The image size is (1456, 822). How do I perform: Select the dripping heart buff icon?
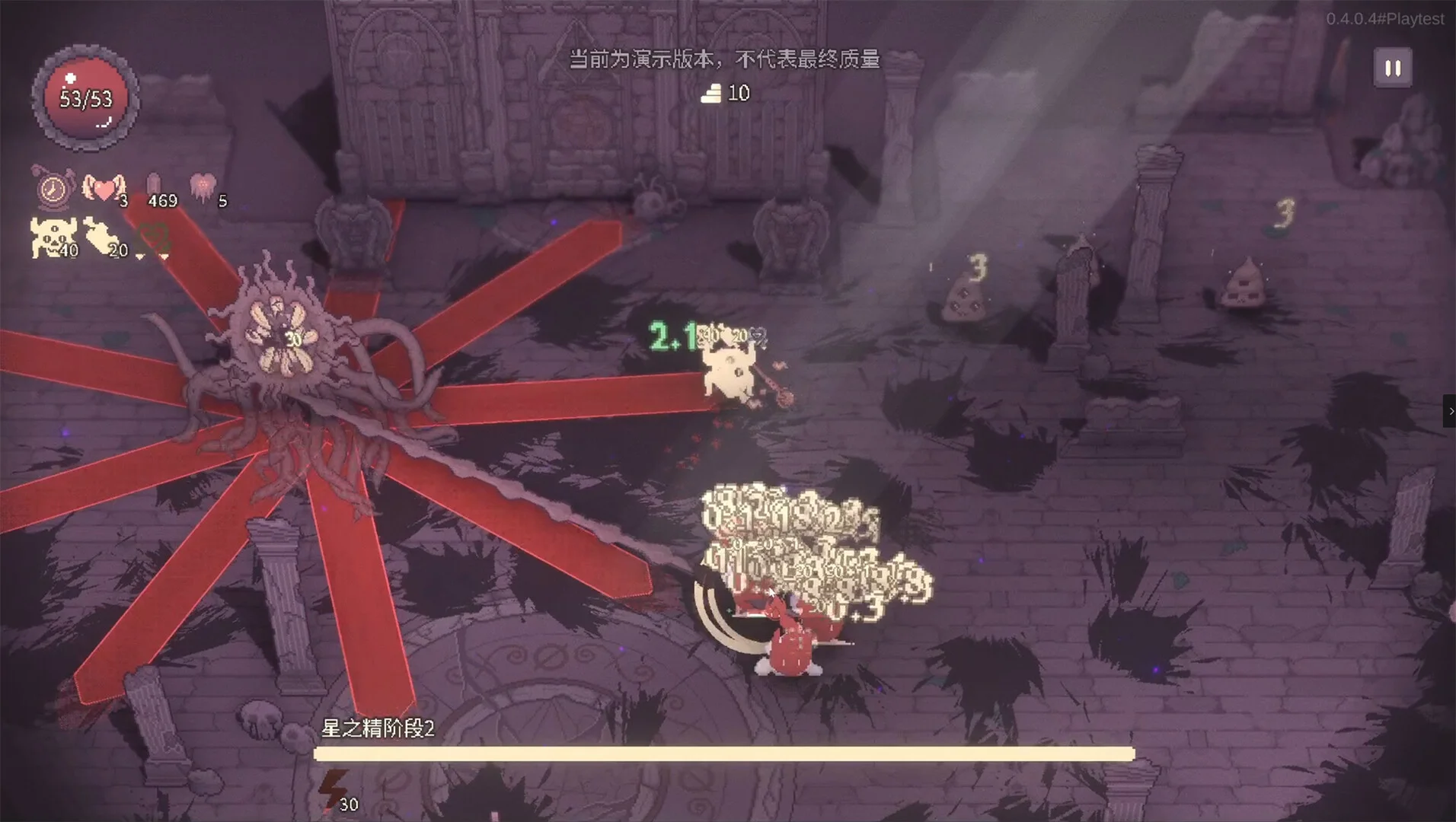click(203, 186)
